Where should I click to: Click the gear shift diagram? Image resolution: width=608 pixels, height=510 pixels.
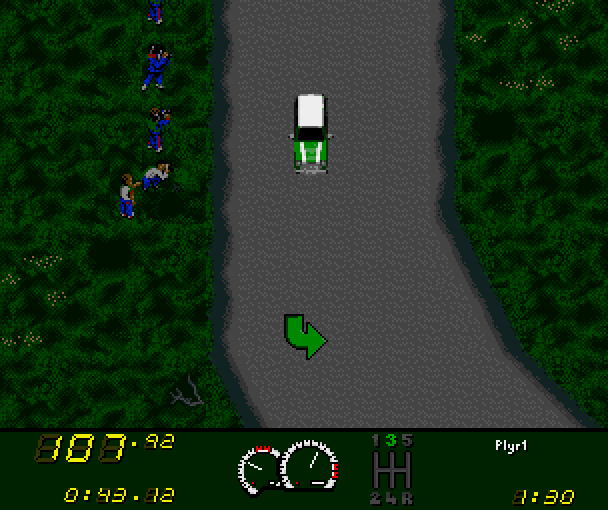coord(391,468)
